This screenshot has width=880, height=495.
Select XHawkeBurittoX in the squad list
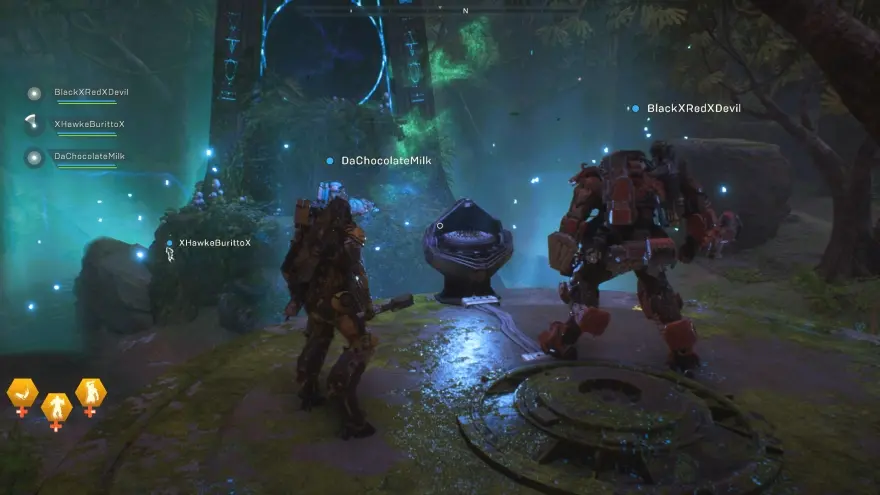89,124
